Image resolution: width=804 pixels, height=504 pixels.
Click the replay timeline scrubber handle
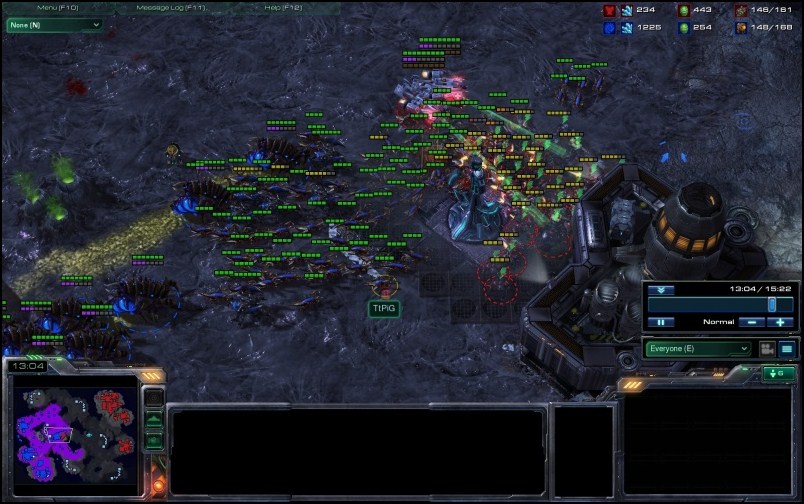(772, 304)
